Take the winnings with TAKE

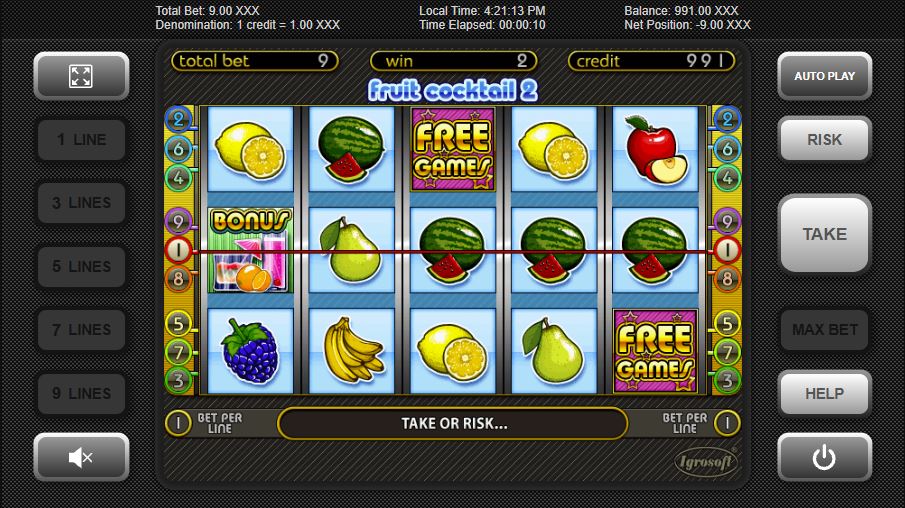[824, 234]
